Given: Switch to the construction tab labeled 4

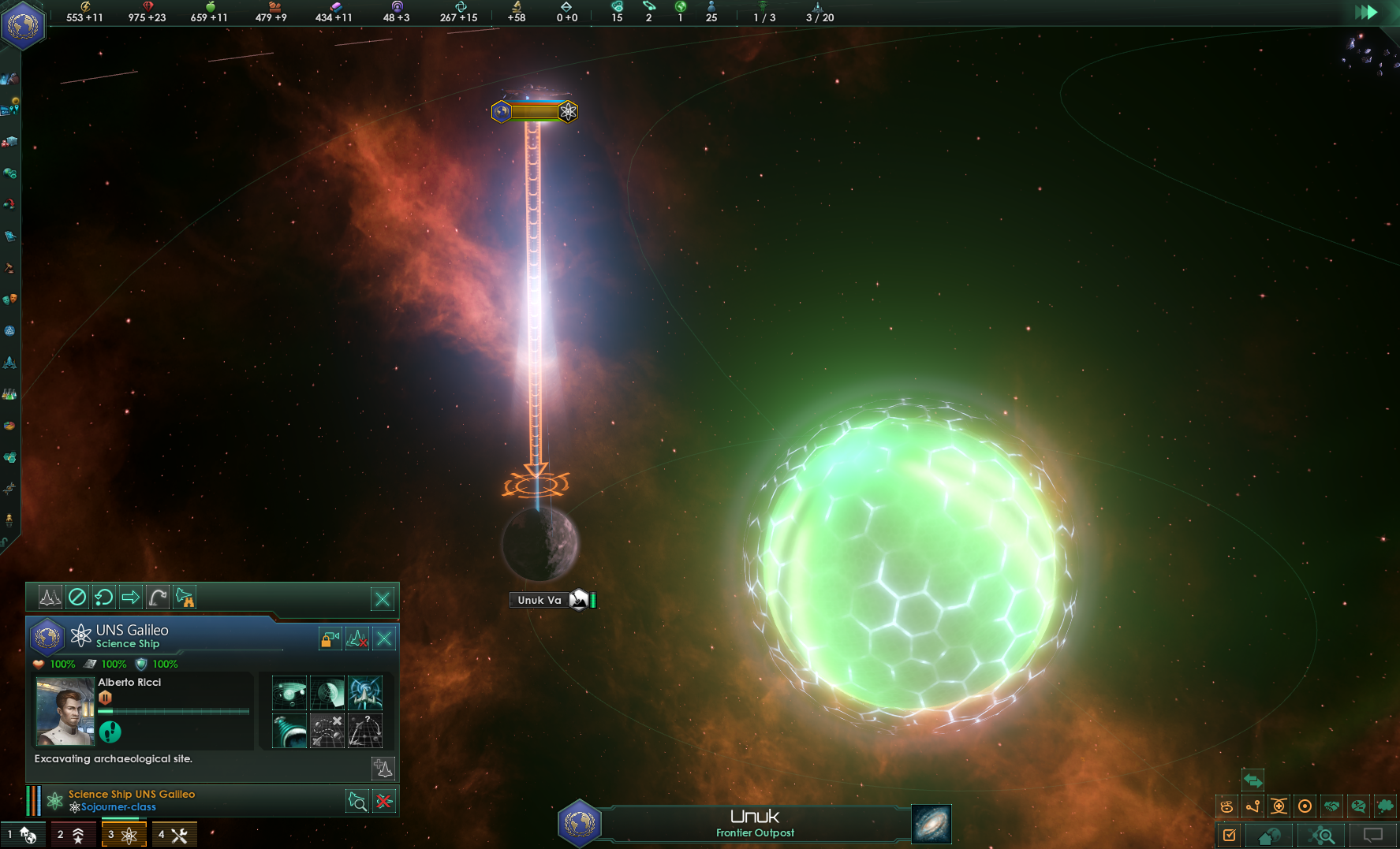Looking at the screenshot, I should (x=174, y=833).
